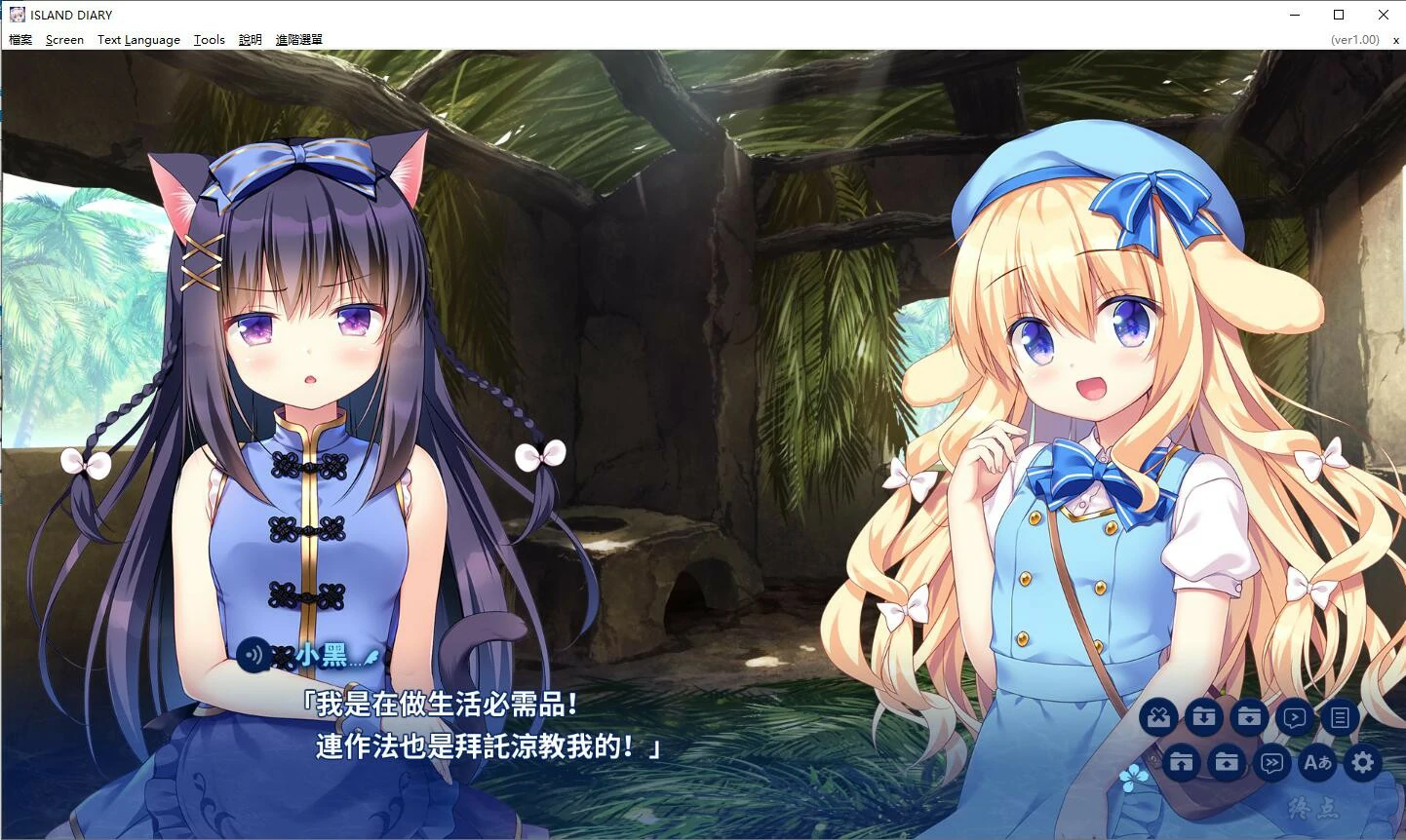Enable skip mode with double-arrow bubble icon

pos(1272,763)
